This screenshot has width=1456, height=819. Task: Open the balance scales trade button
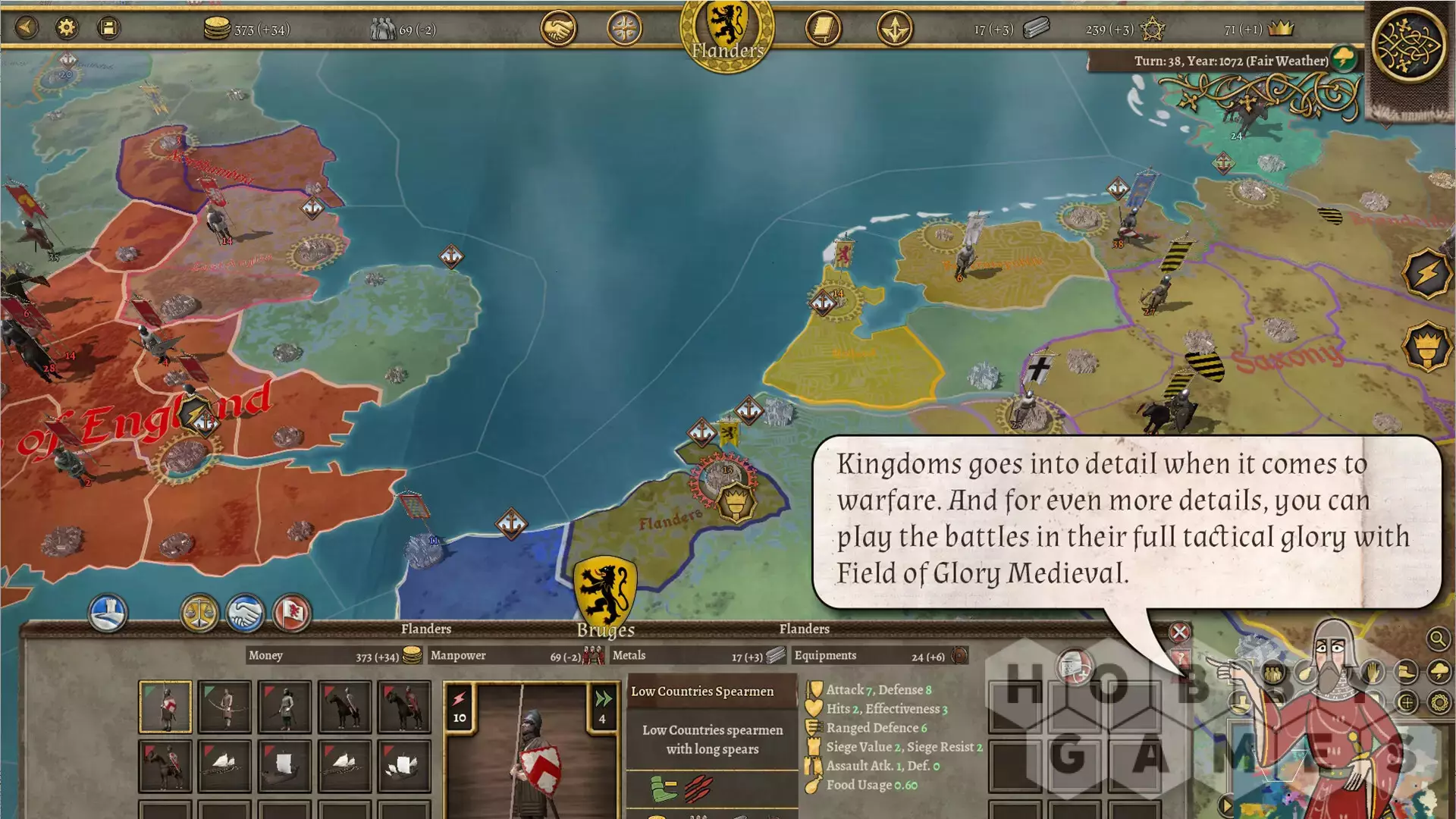(x=199, y=613)
